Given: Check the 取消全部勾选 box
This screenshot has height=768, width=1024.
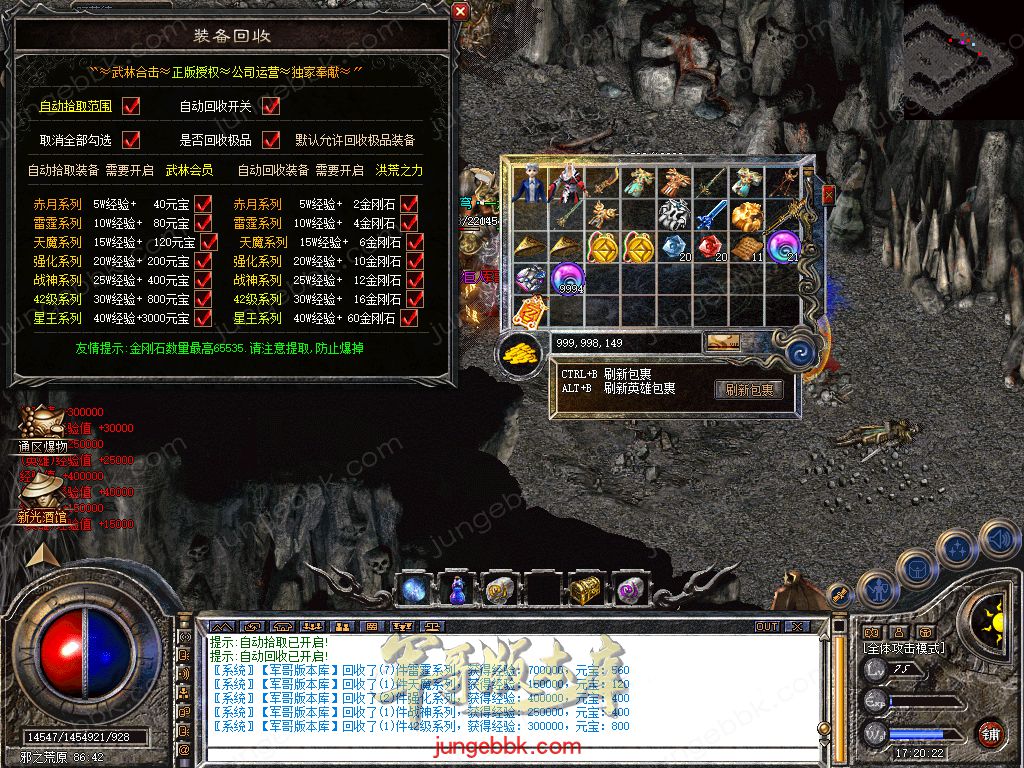Looking at the screenshot, I should (x=130, y=139).
